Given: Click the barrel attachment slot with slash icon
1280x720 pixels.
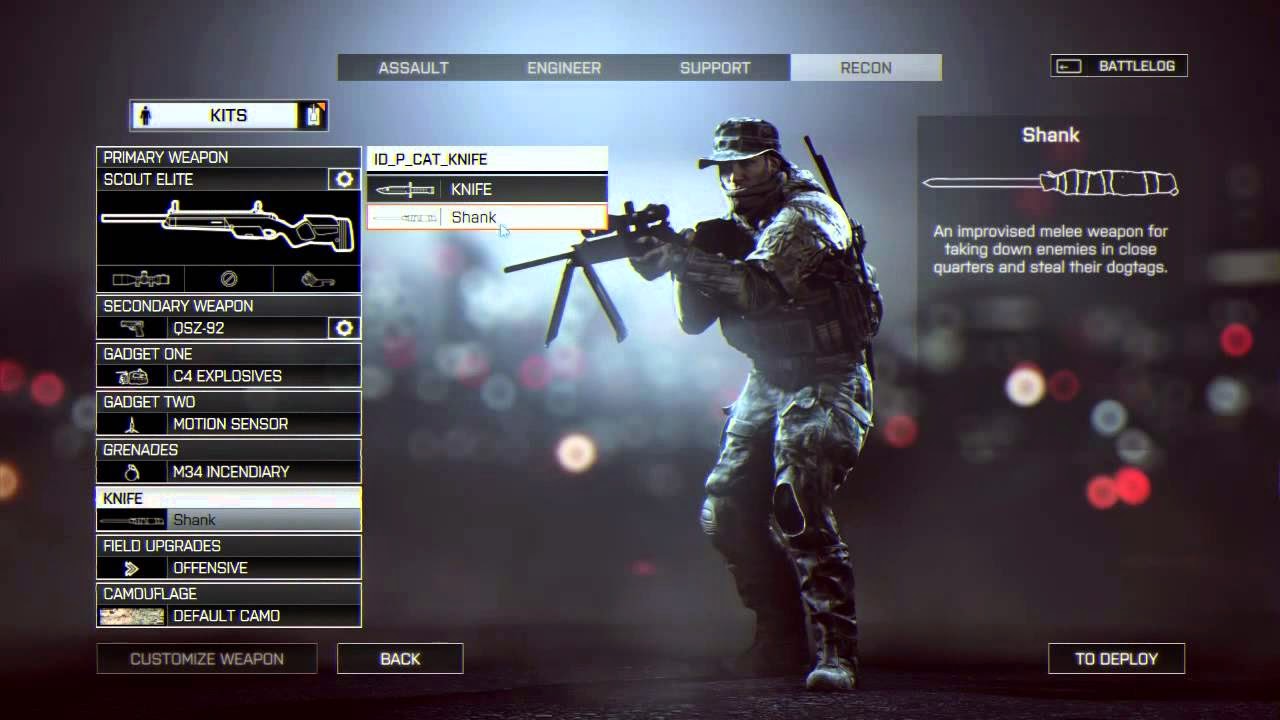Looking at the screenshot, I should tap(228, 279).
